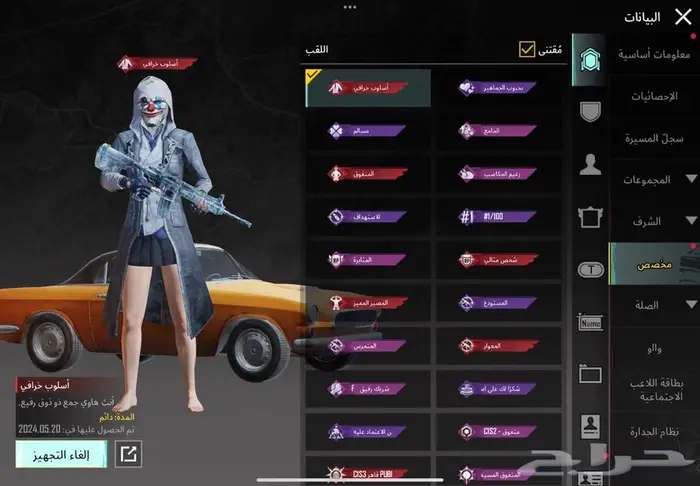This screenshot has height=486, width=700.
Task: Open the merit system section (نظام الجدارة)
Action: coord(654,430)
